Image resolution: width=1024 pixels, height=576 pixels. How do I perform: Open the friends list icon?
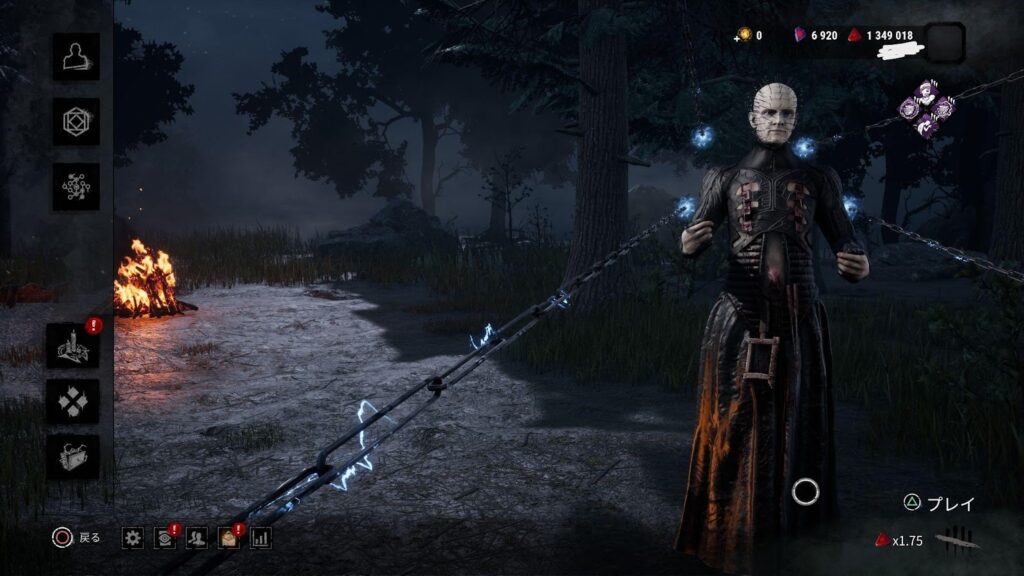tap(197, 538)
